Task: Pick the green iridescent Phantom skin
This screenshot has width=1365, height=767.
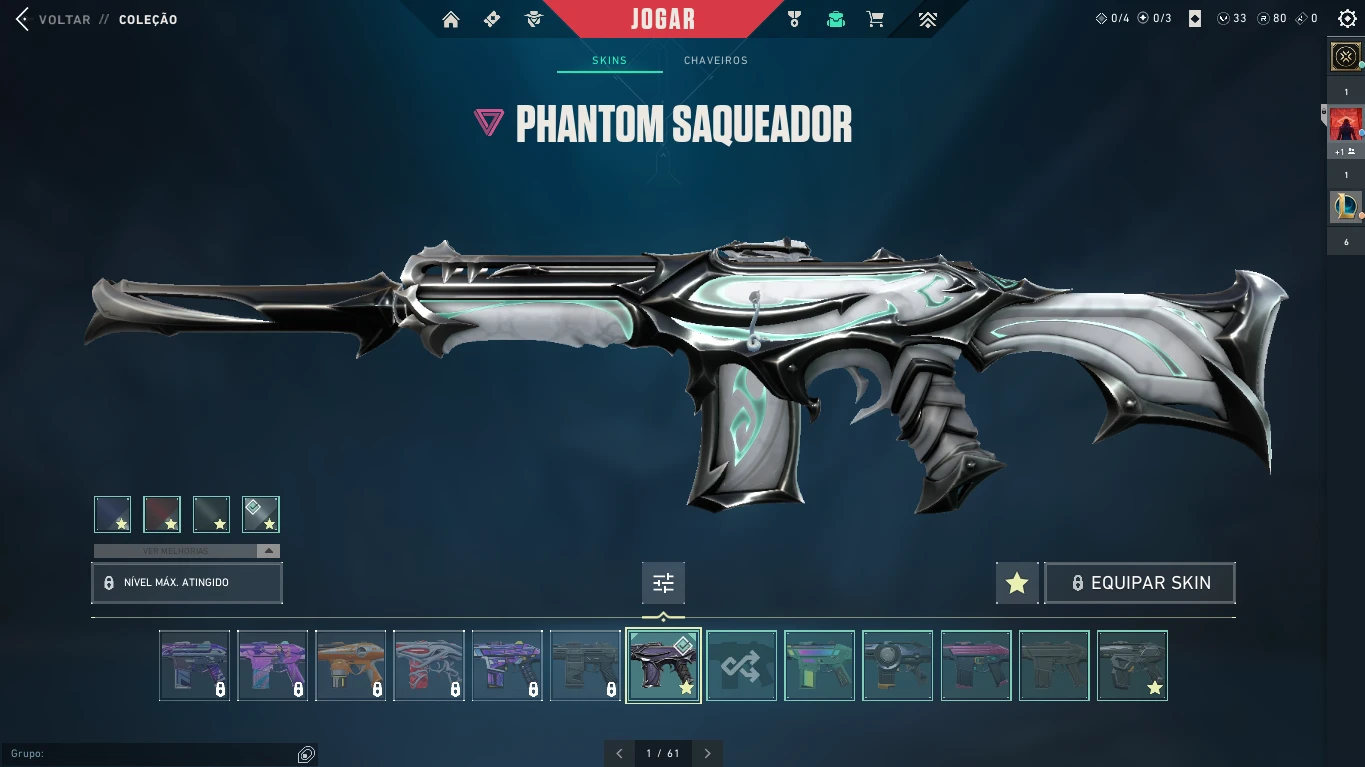Action: pos(819,665)
